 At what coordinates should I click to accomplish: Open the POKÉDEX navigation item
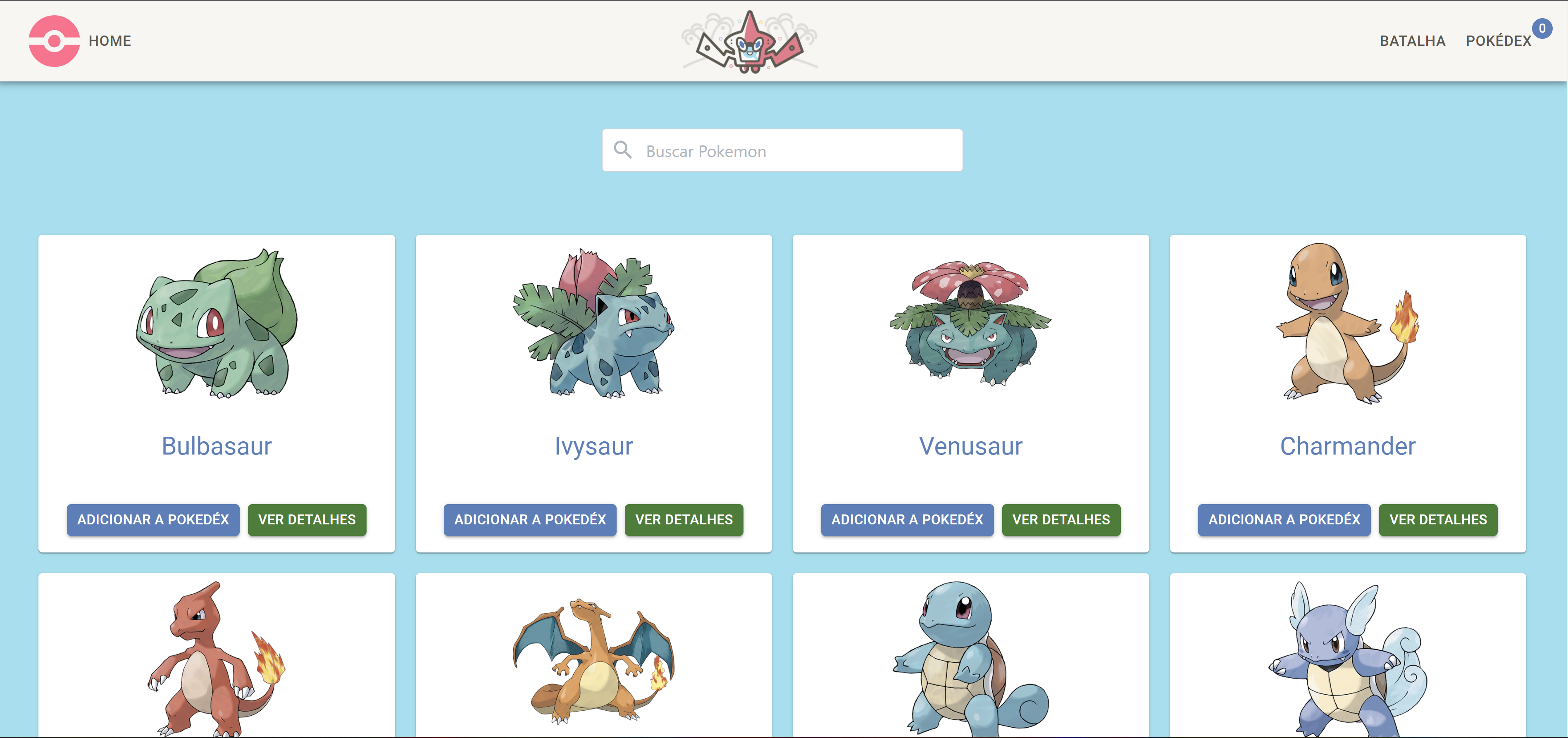1499,41
